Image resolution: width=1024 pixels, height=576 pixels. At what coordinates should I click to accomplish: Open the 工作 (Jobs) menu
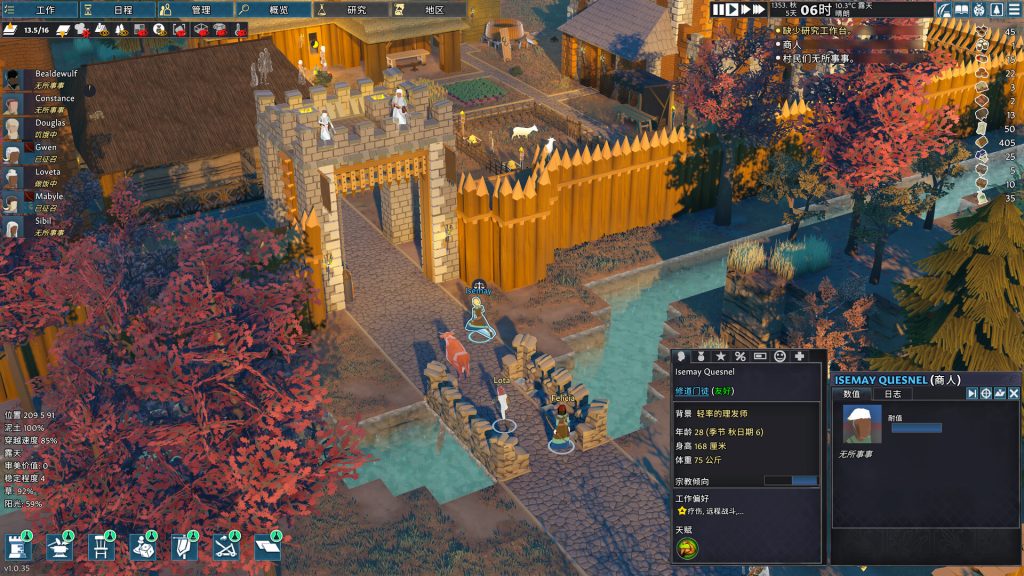tap(40, 10)
